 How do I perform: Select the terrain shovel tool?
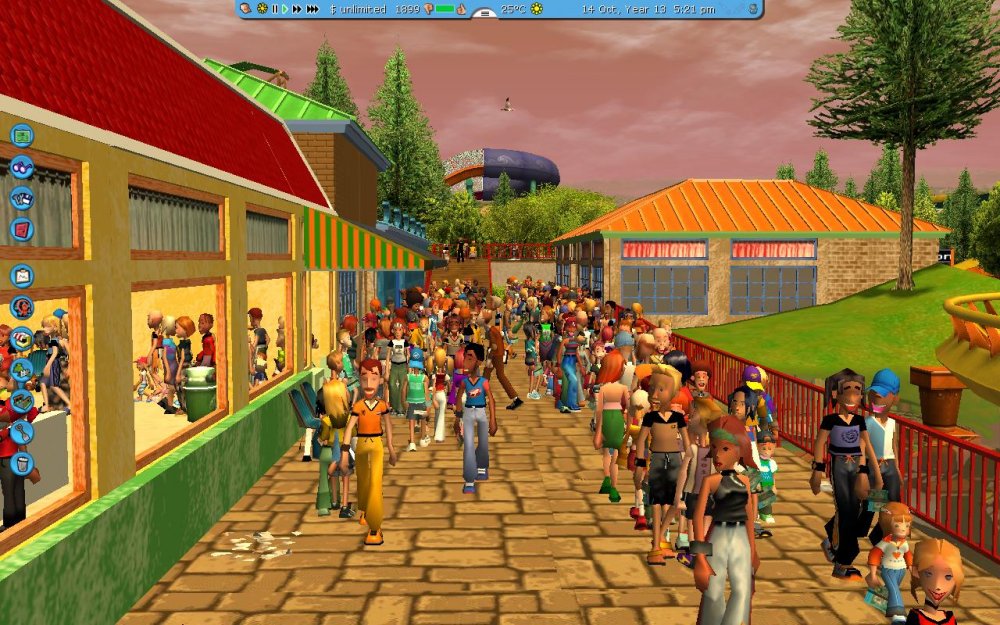click(x=22, y=433)
